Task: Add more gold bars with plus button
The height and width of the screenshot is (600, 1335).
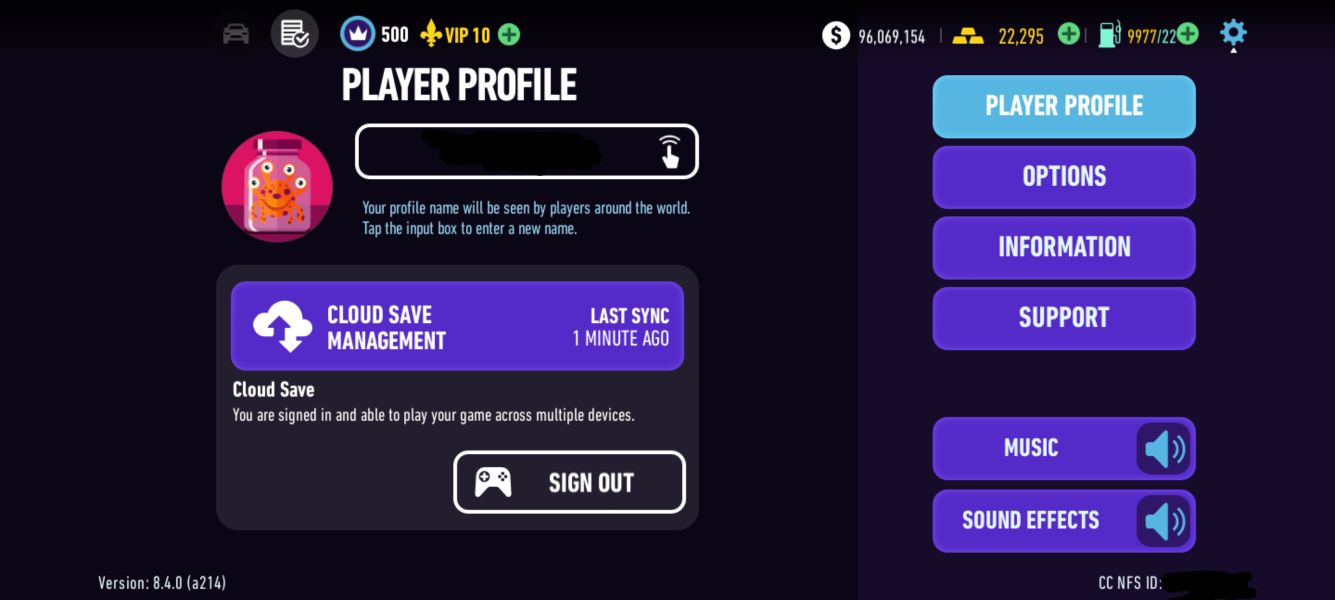Action: (x=1068, y=34)
